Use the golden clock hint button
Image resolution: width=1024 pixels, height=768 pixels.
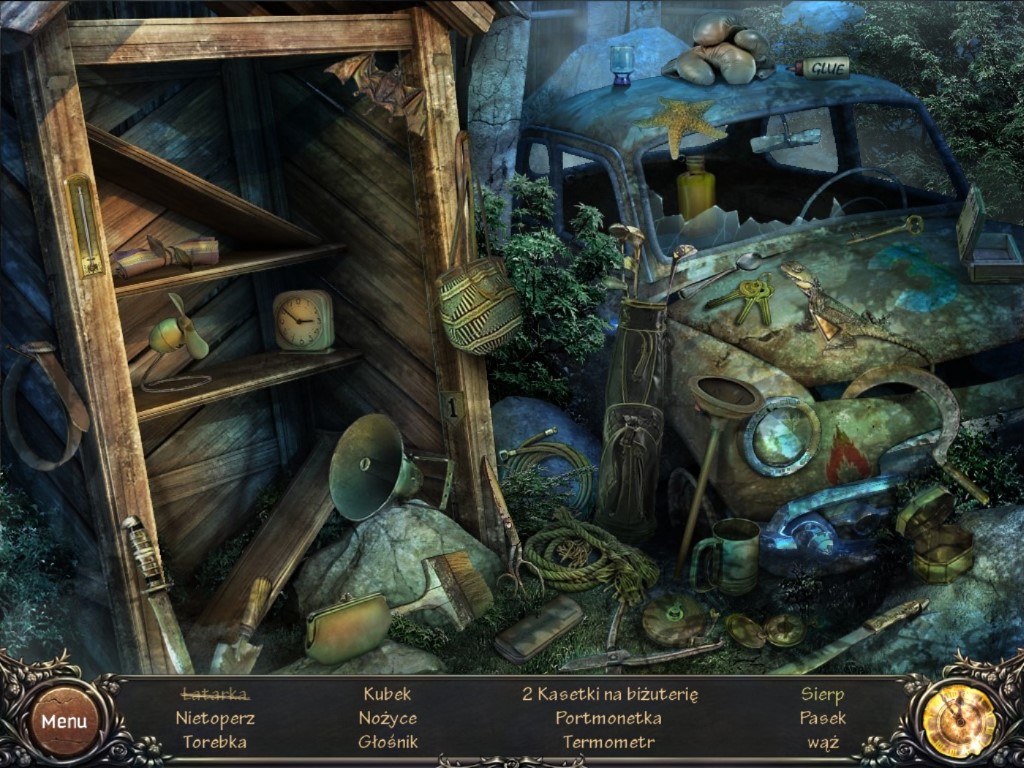tap(958, 720)
